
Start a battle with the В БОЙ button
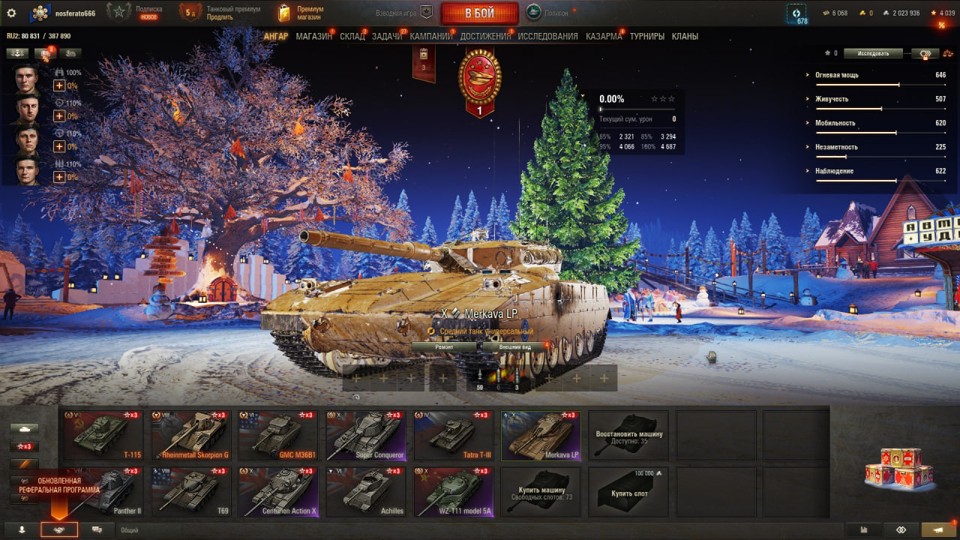(479, 13)
